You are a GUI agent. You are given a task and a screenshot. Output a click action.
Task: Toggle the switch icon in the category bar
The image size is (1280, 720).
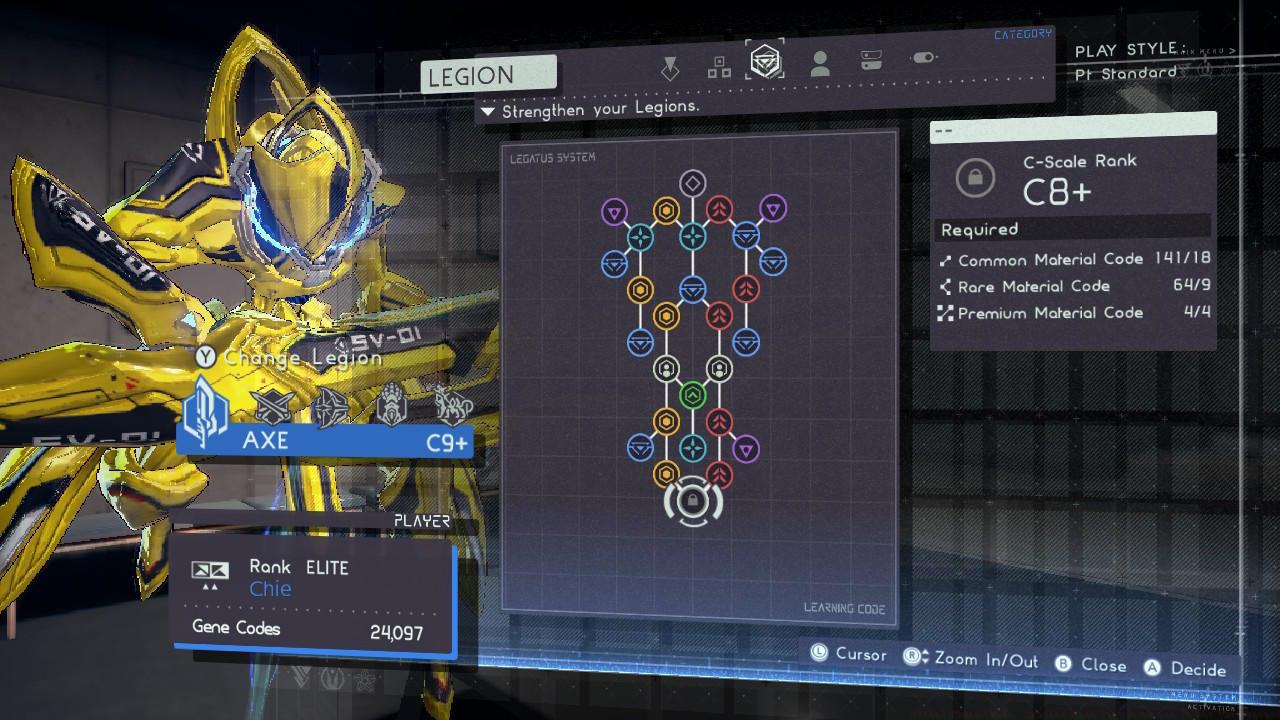tap(922, 57)
